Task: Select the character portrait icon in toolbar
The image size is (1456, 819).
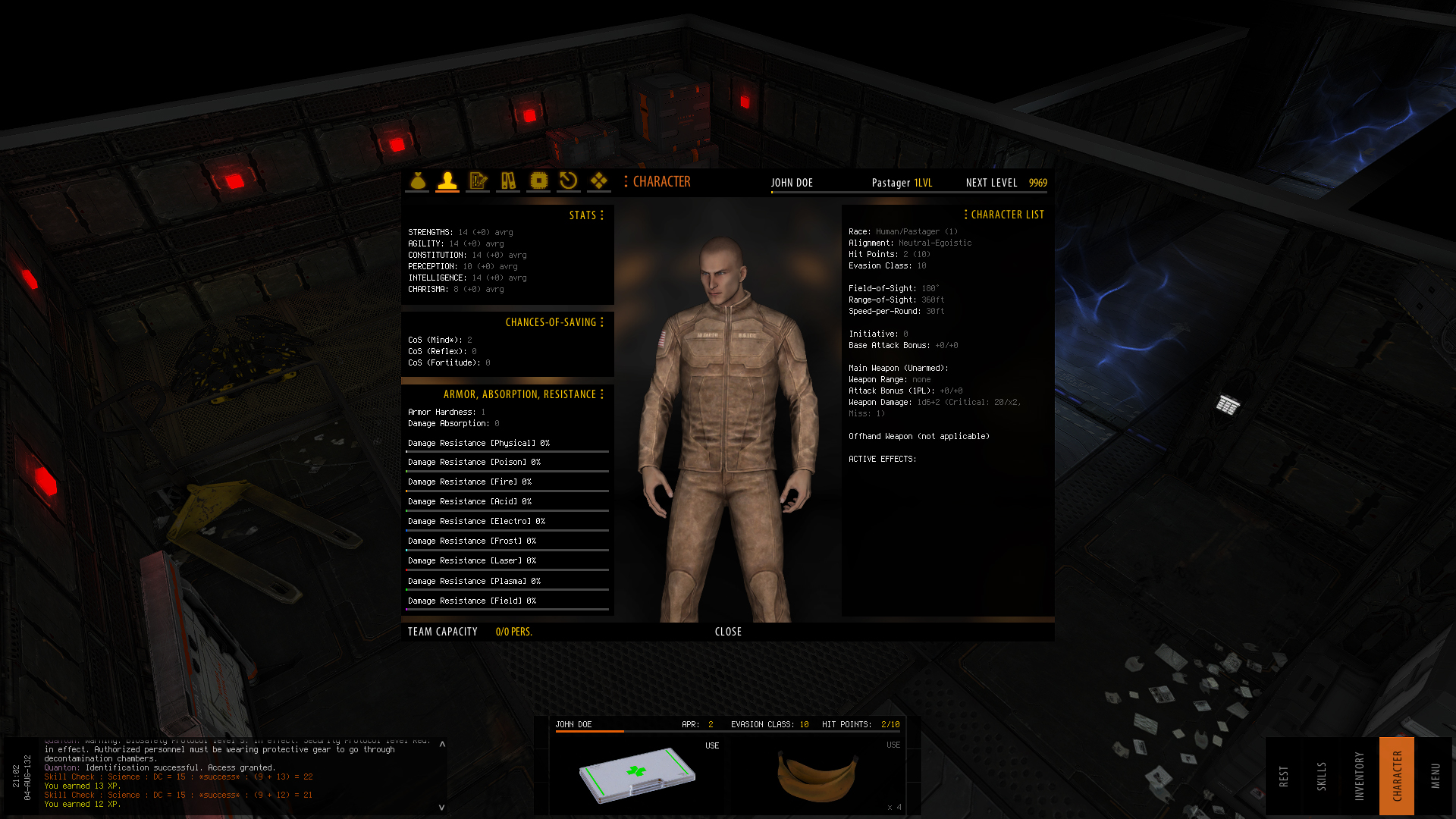Action: [447, 181]
